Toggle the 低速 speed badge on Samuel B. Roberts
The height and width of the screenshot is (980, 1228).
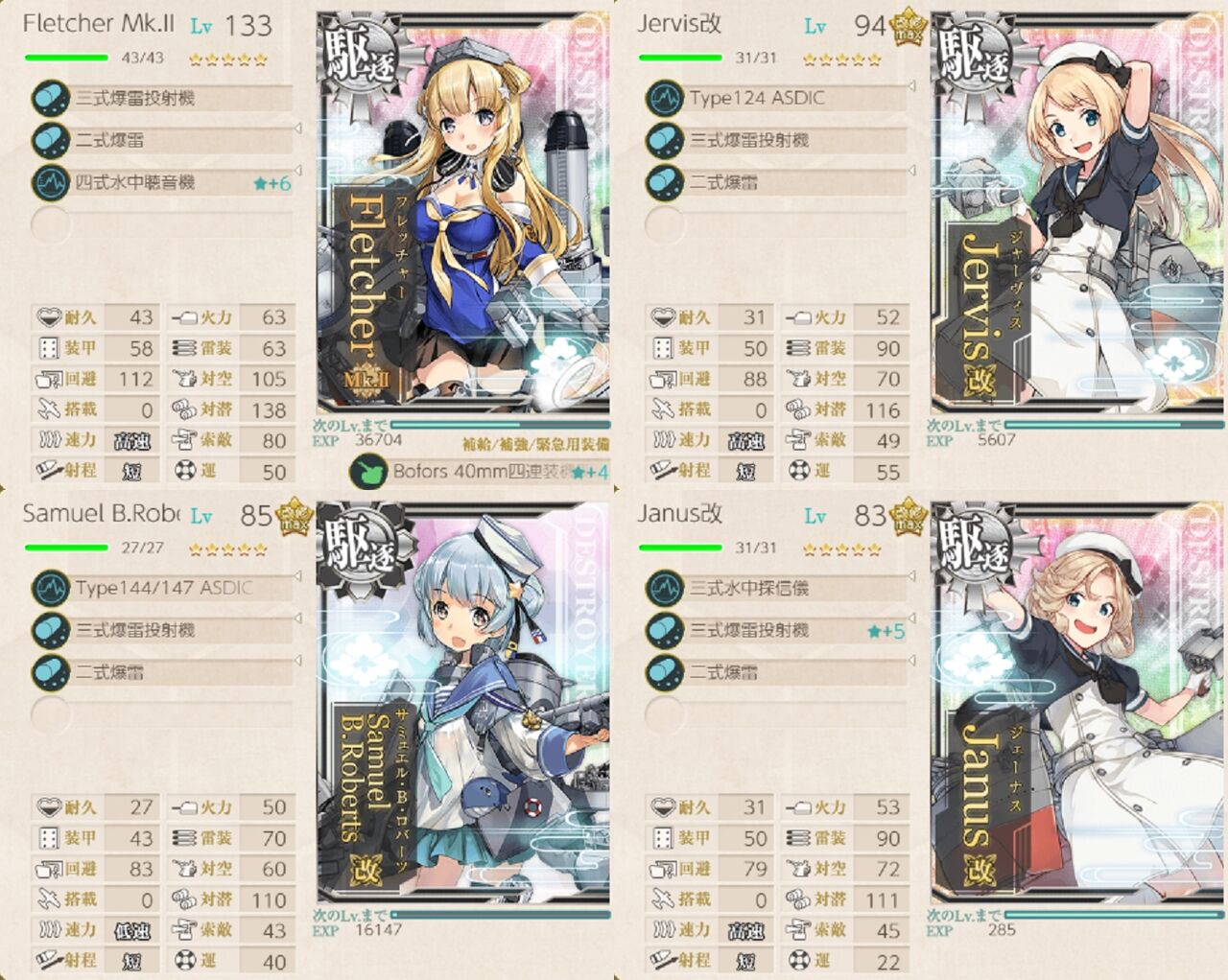(x=130, y=931)
